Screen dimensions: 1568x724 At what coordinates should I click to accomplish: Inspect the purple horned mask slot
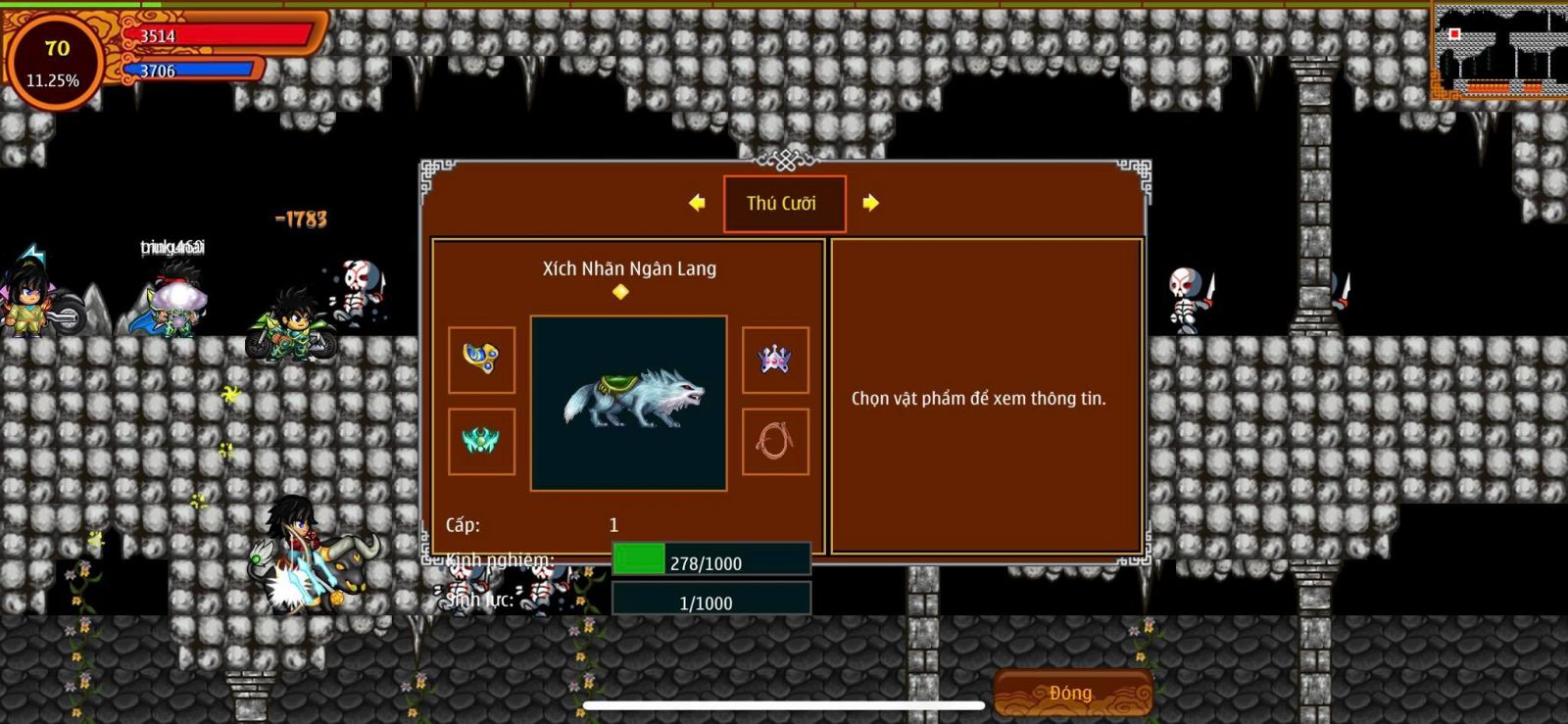[x=775, y=360]
